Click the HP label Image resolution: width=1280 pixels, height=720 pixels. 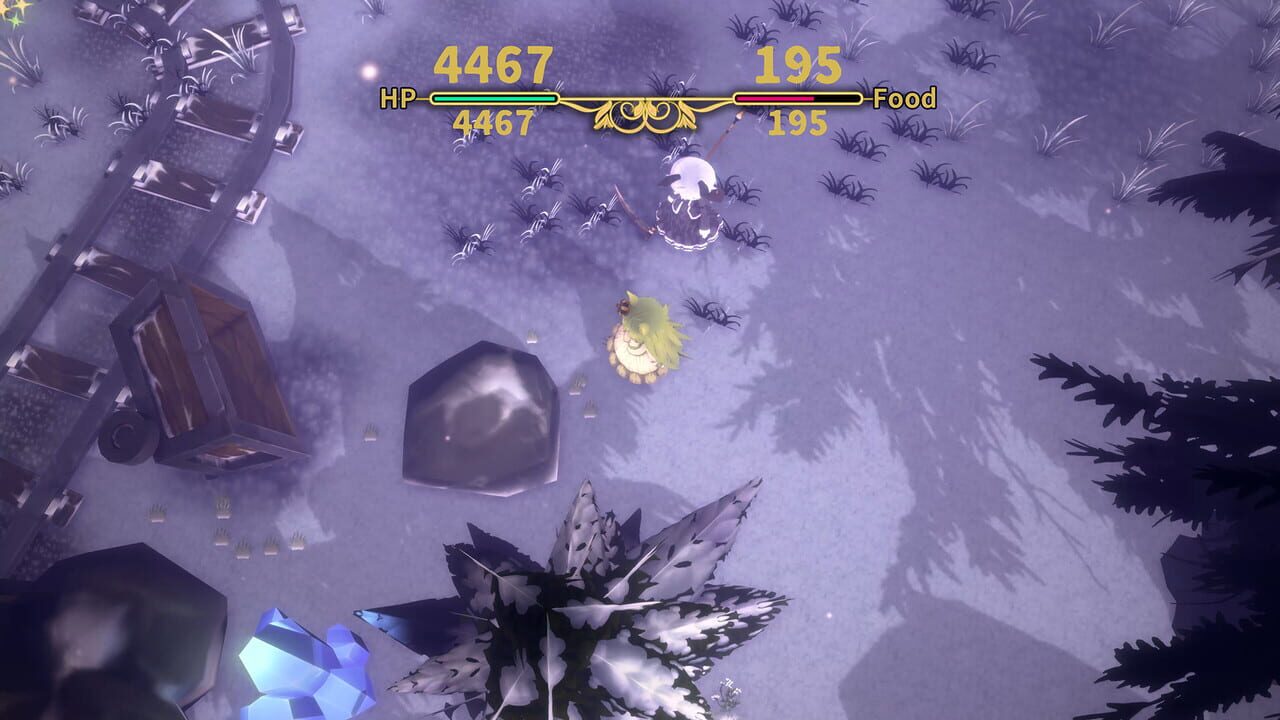396,100
